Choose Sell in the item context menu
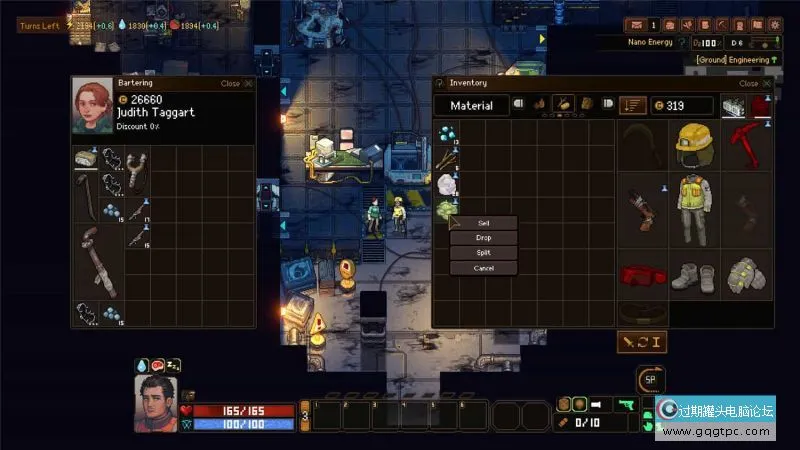Screen dimensions: 800x450 [484, 223]
